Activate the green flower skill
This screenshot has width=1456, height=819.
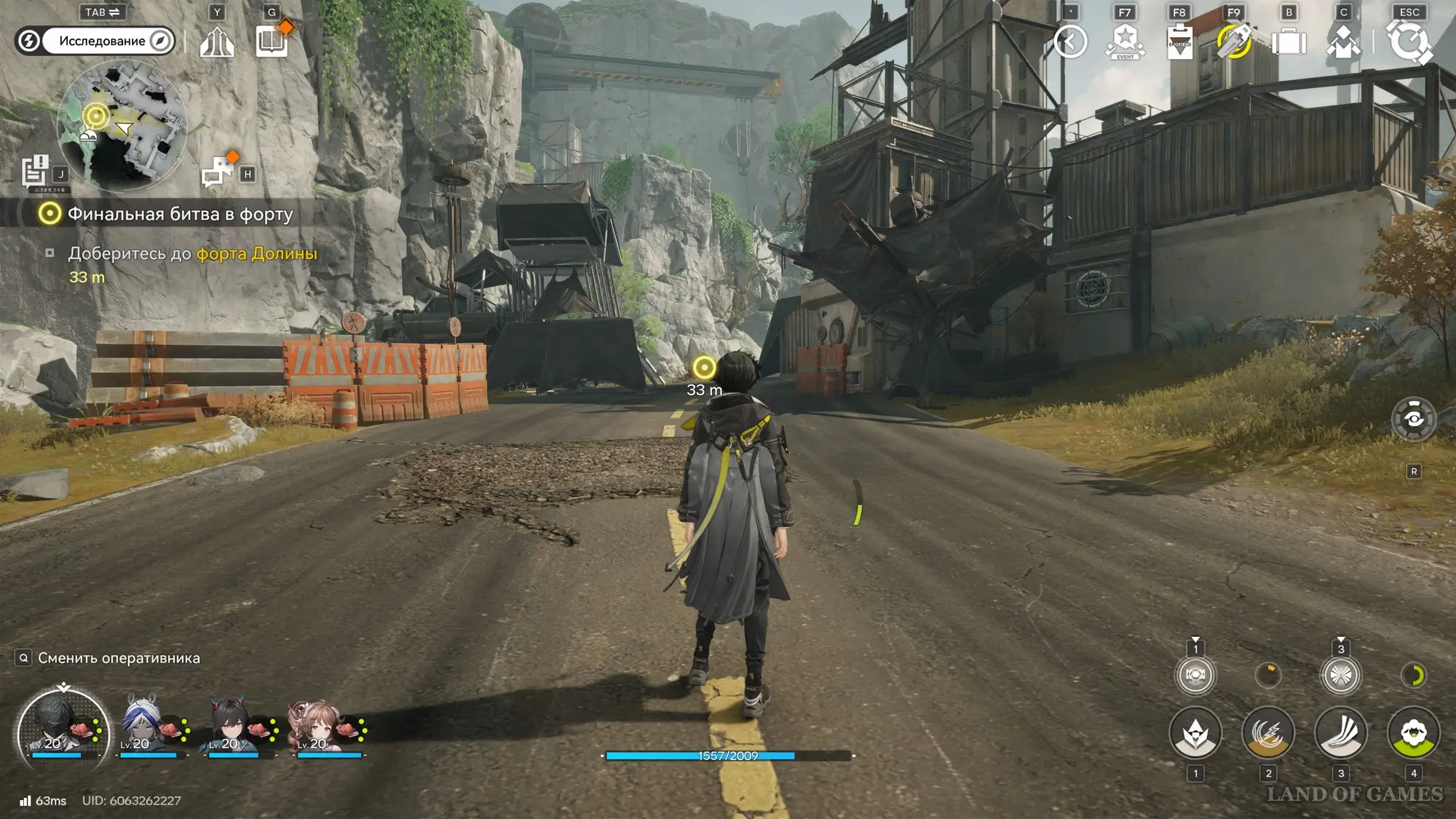click(1413, 733)
